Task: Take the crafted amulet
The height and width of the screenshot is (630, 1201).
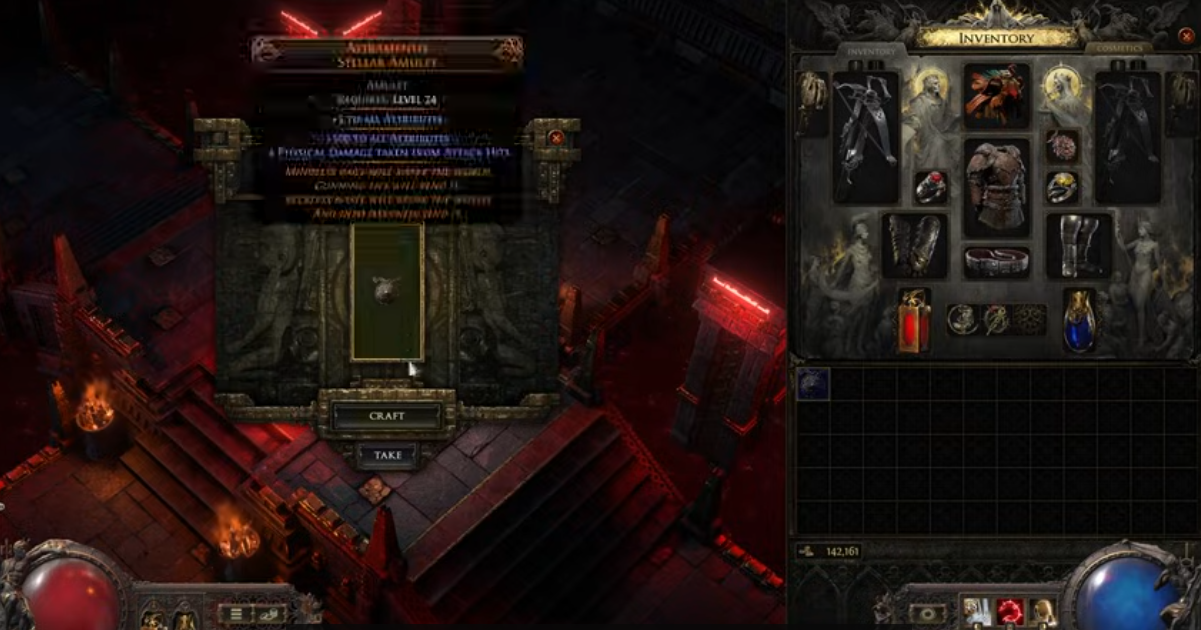Action: (387, 455)
